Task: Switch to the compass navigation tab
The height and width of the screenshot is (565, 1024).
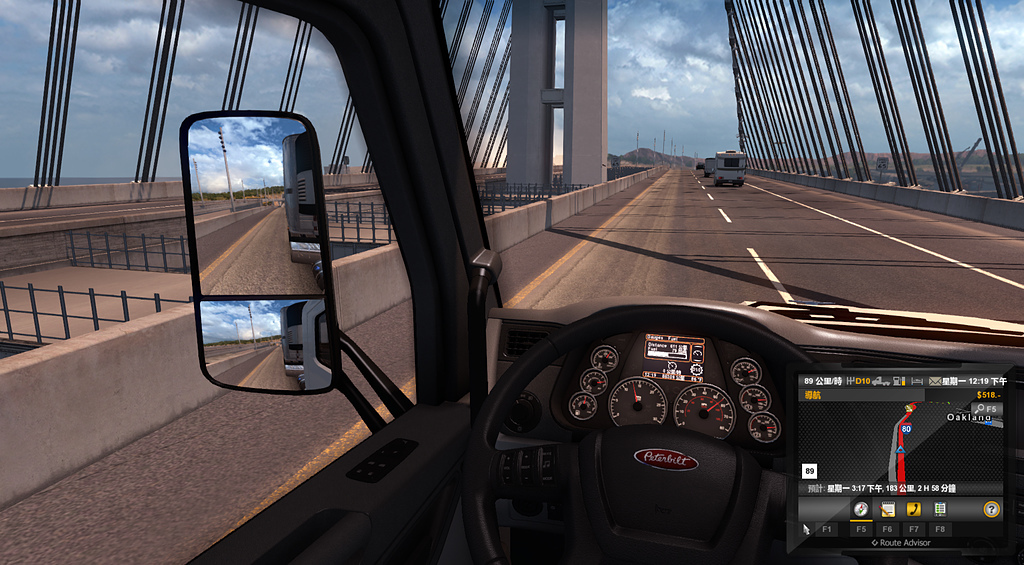Action: pos(860,508)
